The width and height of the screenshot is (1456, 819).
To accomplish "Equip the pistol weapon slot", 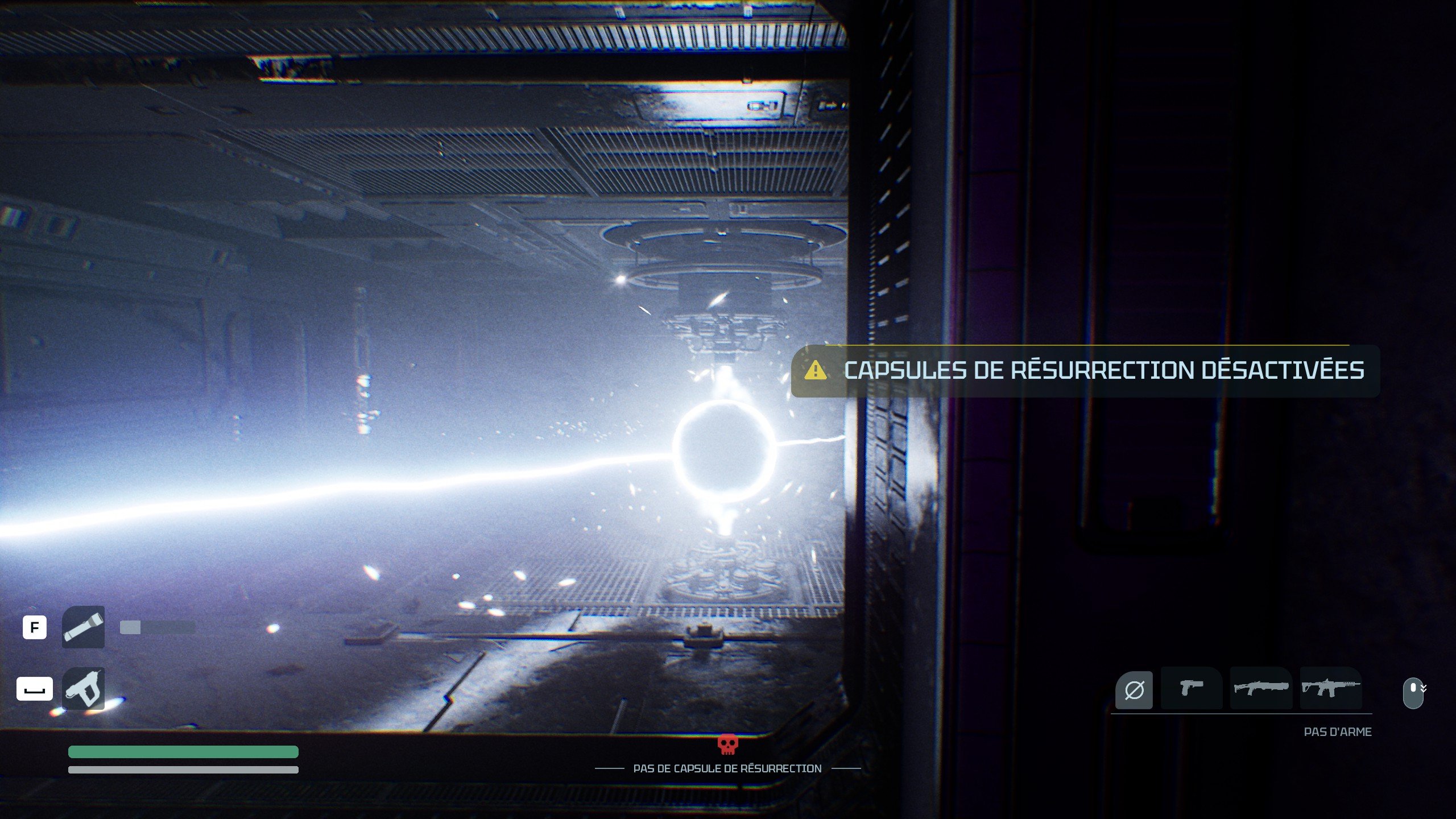I will tap(1192, 688).
